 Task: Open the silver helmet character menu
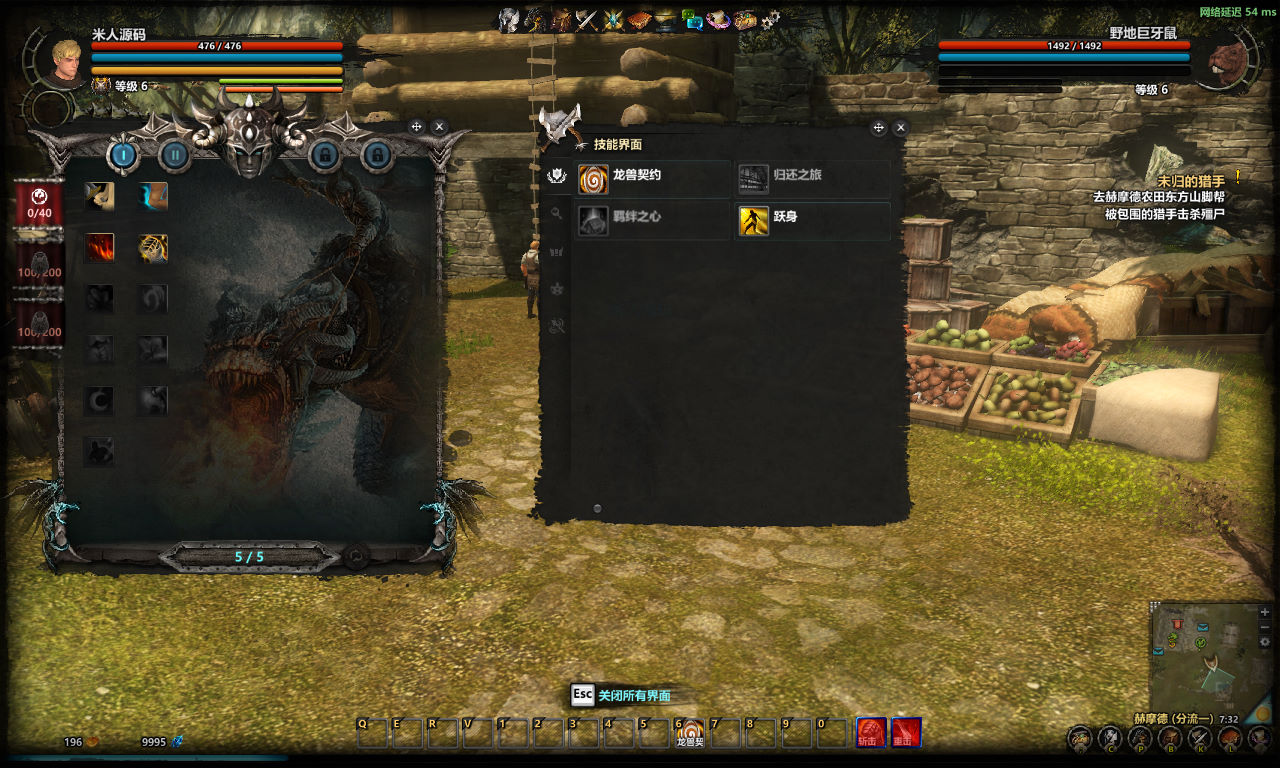(x=509, y=20)
